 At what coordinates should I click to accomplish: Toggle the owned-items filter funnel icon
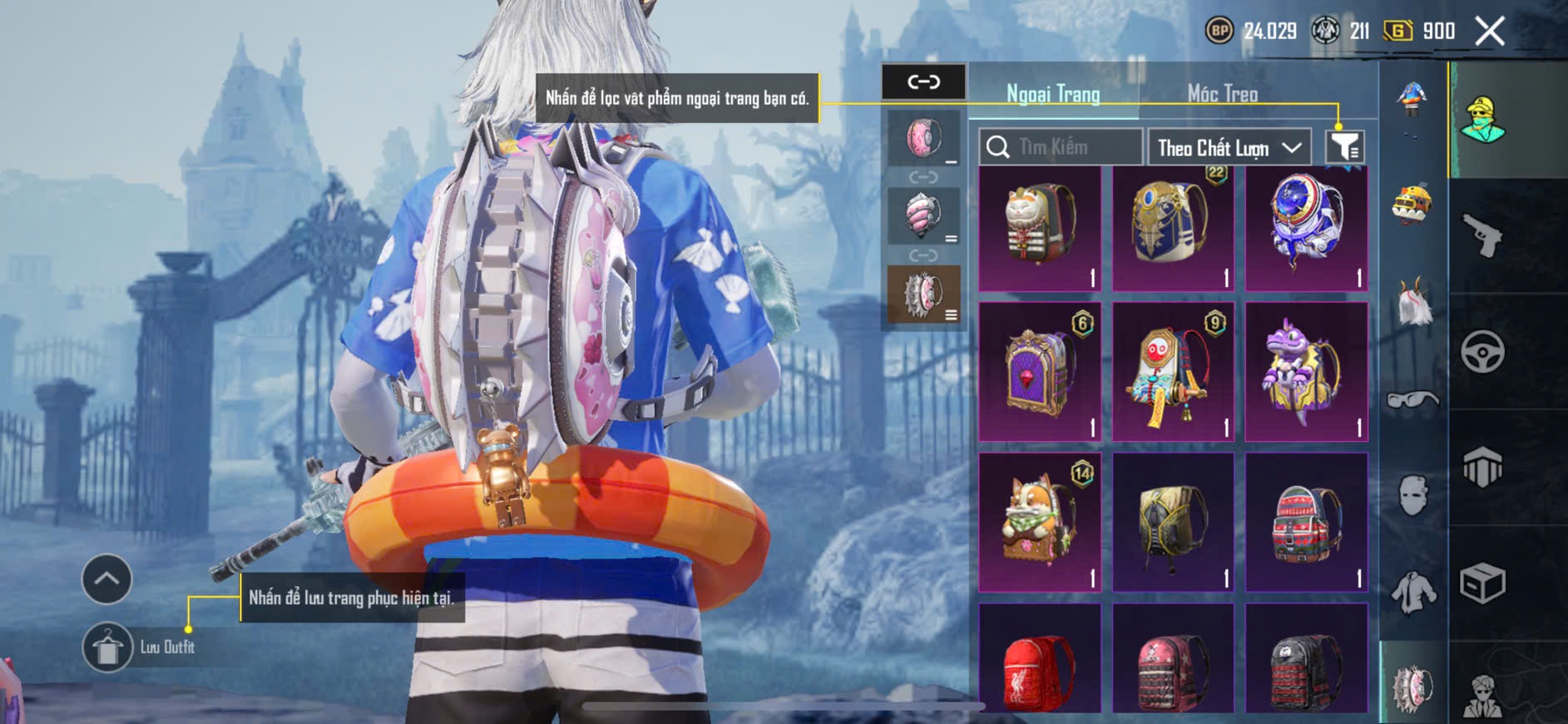point(1344,147)
